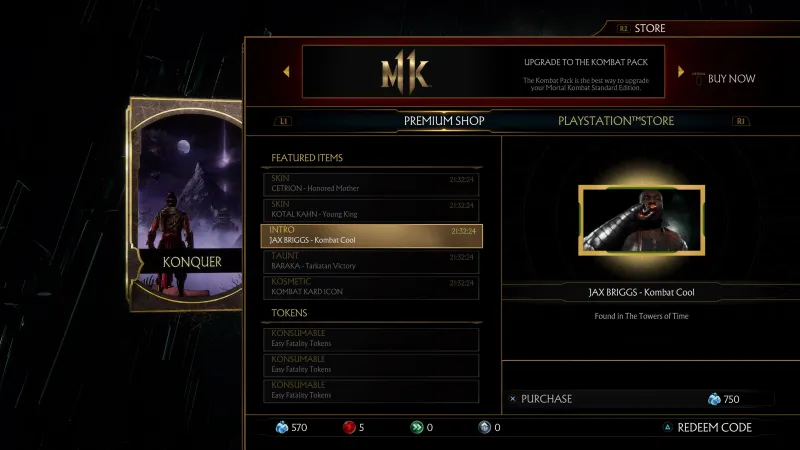The image size is (800, 450).
Task: Open the PlayStation Store tab
Action: pyautogui.click(x=616, y=121)
